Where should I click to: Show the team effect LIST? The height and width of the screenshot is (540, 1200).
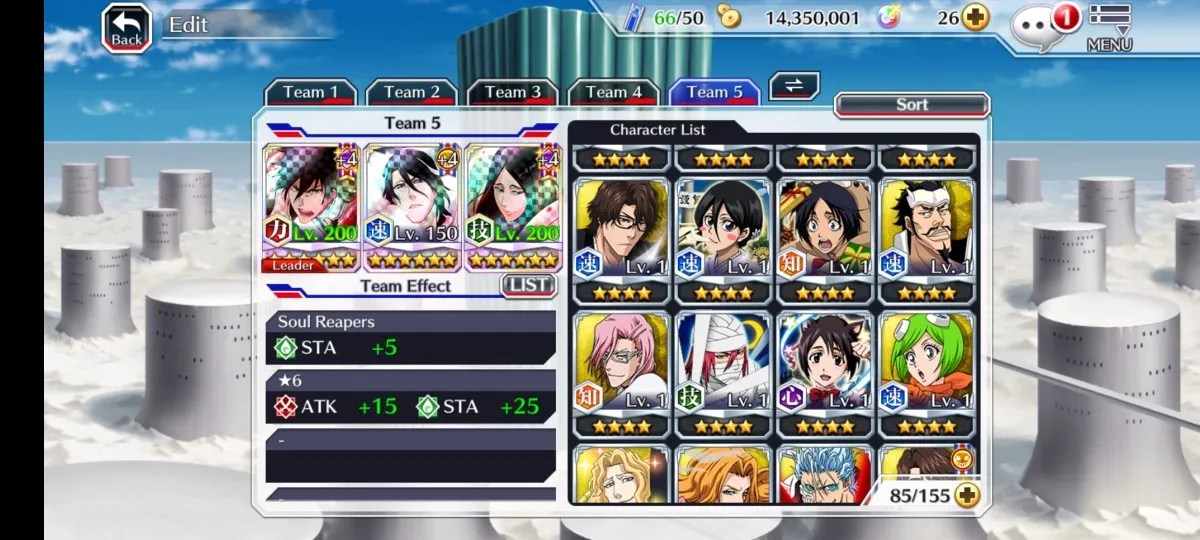click(x=528, y=285)
